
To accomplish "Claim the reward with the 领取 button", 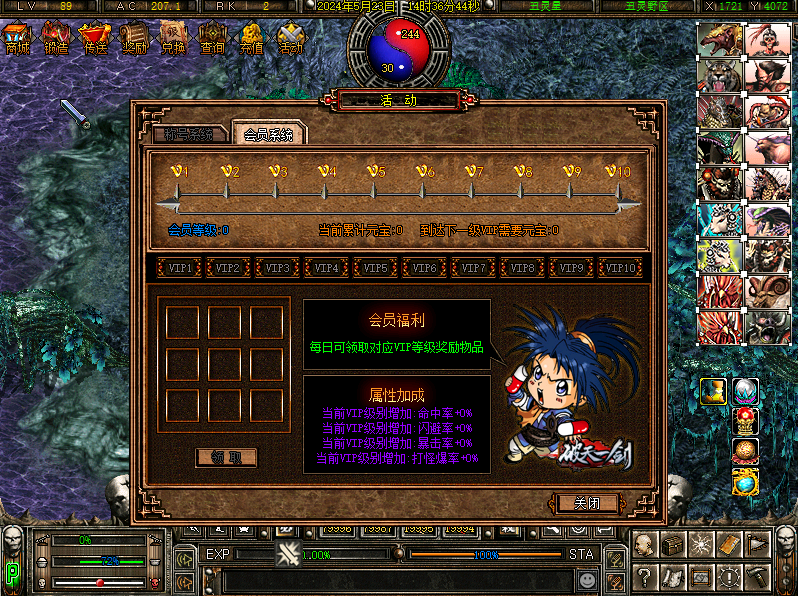I will point(226,457).
